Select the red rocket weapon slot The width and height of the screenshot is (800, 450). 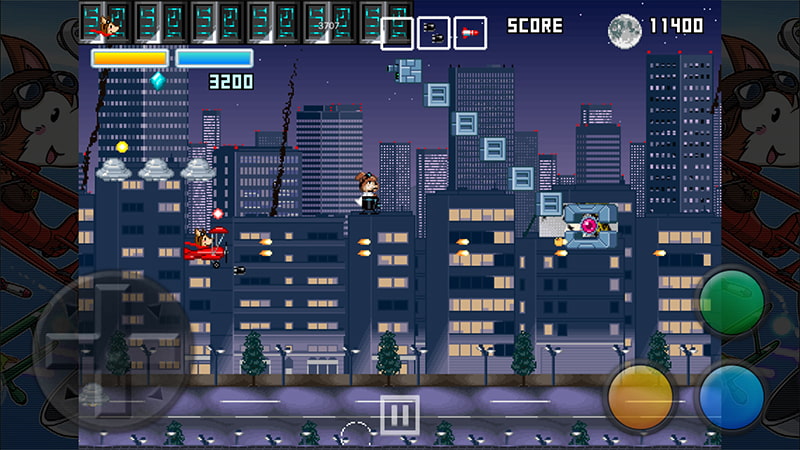point(470,33)
